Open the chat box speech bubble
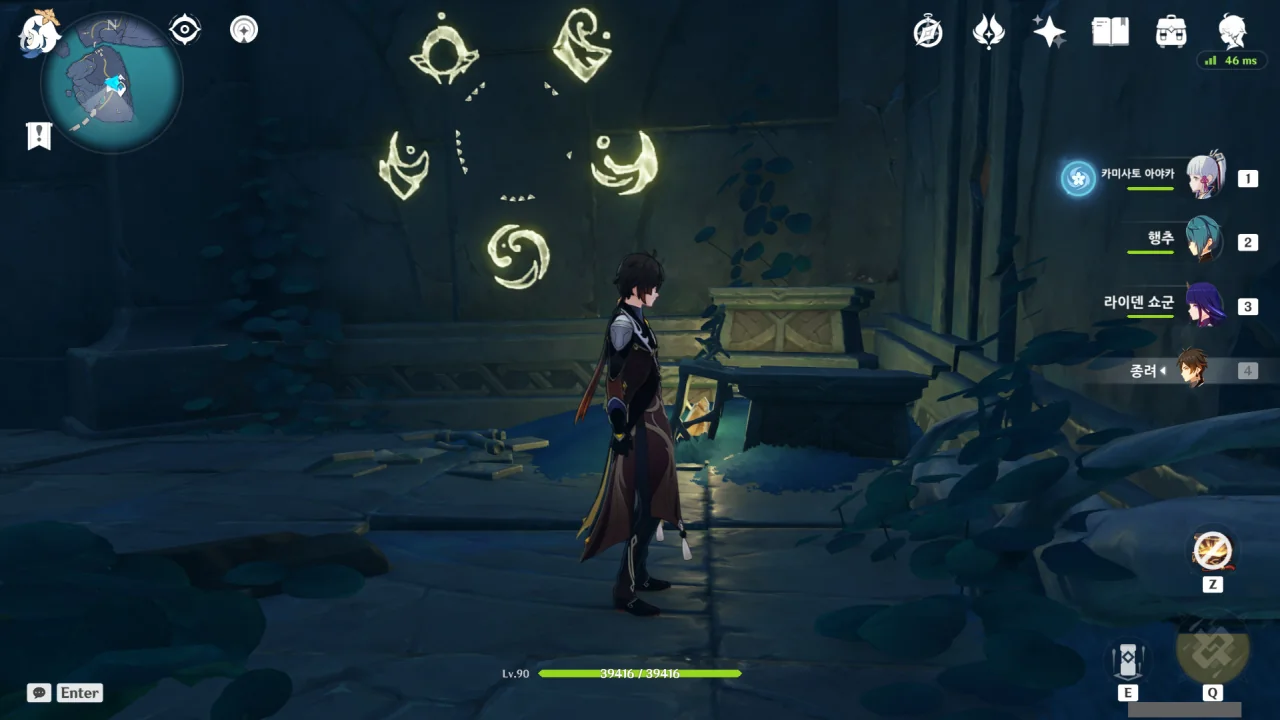The image size is (1280, 720). (x=39, y=692)
